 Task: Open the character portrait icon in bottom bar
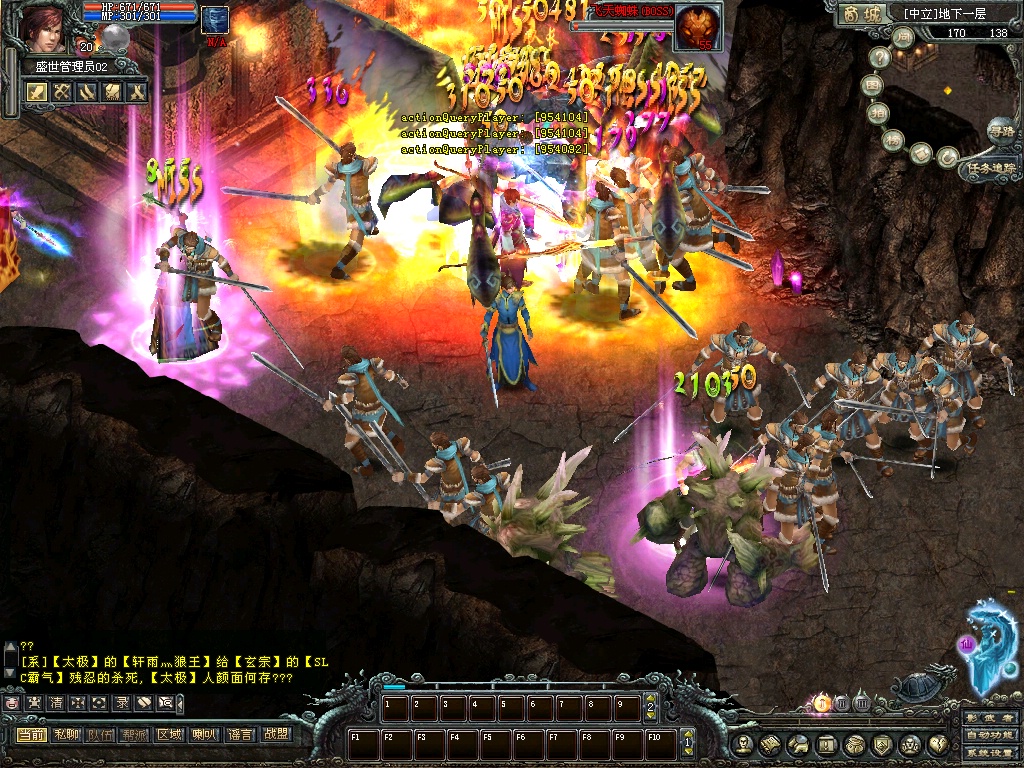click(743, 744)
